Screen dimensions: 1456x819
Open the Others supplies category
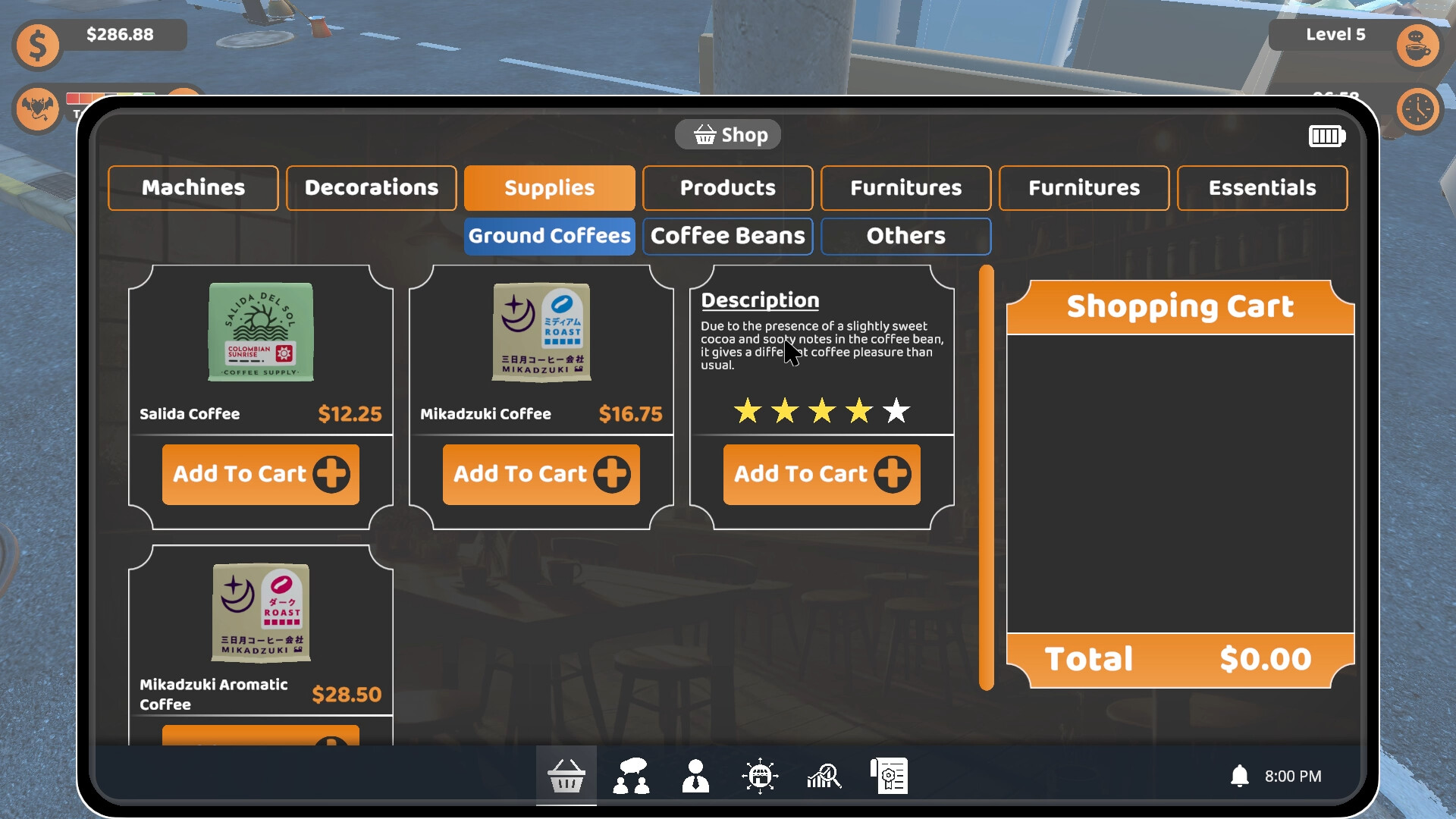pos(905,236)
